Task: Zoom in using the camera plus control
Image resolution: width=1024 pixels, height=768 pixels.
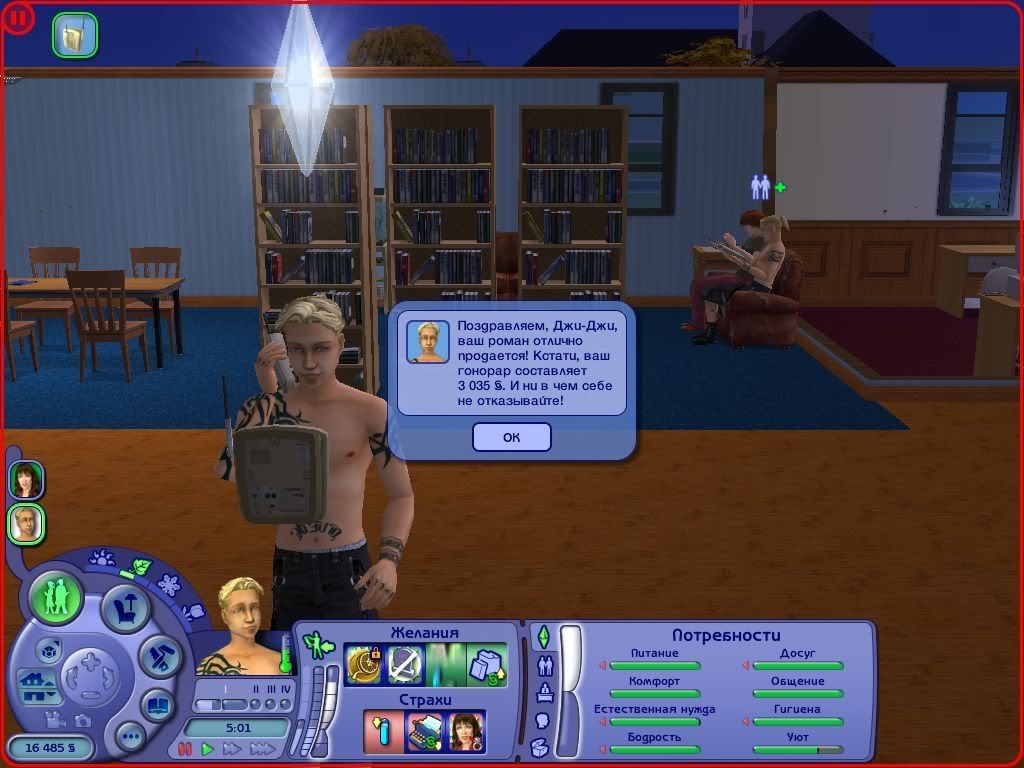Action: pos(90,661)
